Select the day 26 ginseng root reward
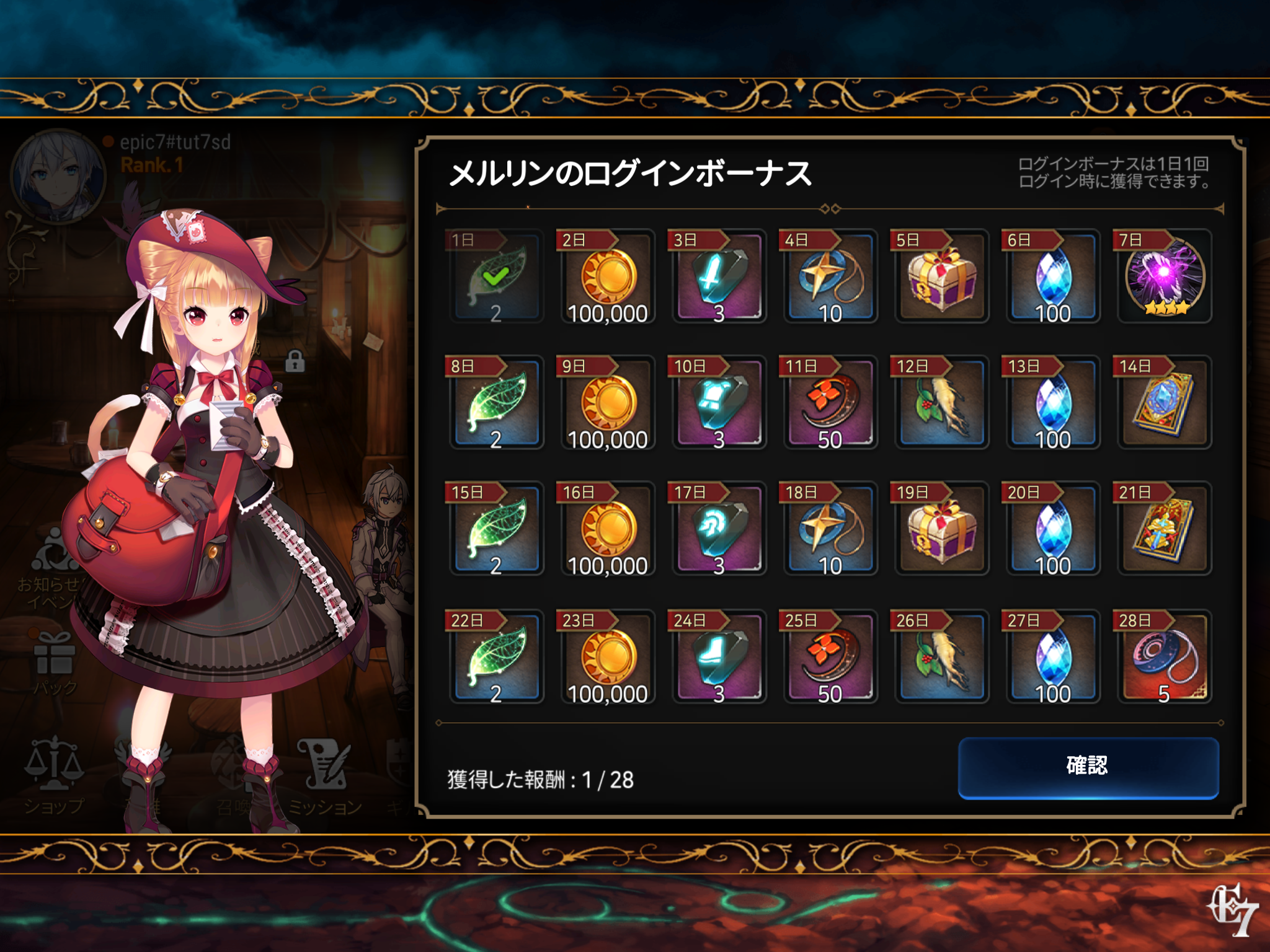The image size is (1270, 952). 941,657
